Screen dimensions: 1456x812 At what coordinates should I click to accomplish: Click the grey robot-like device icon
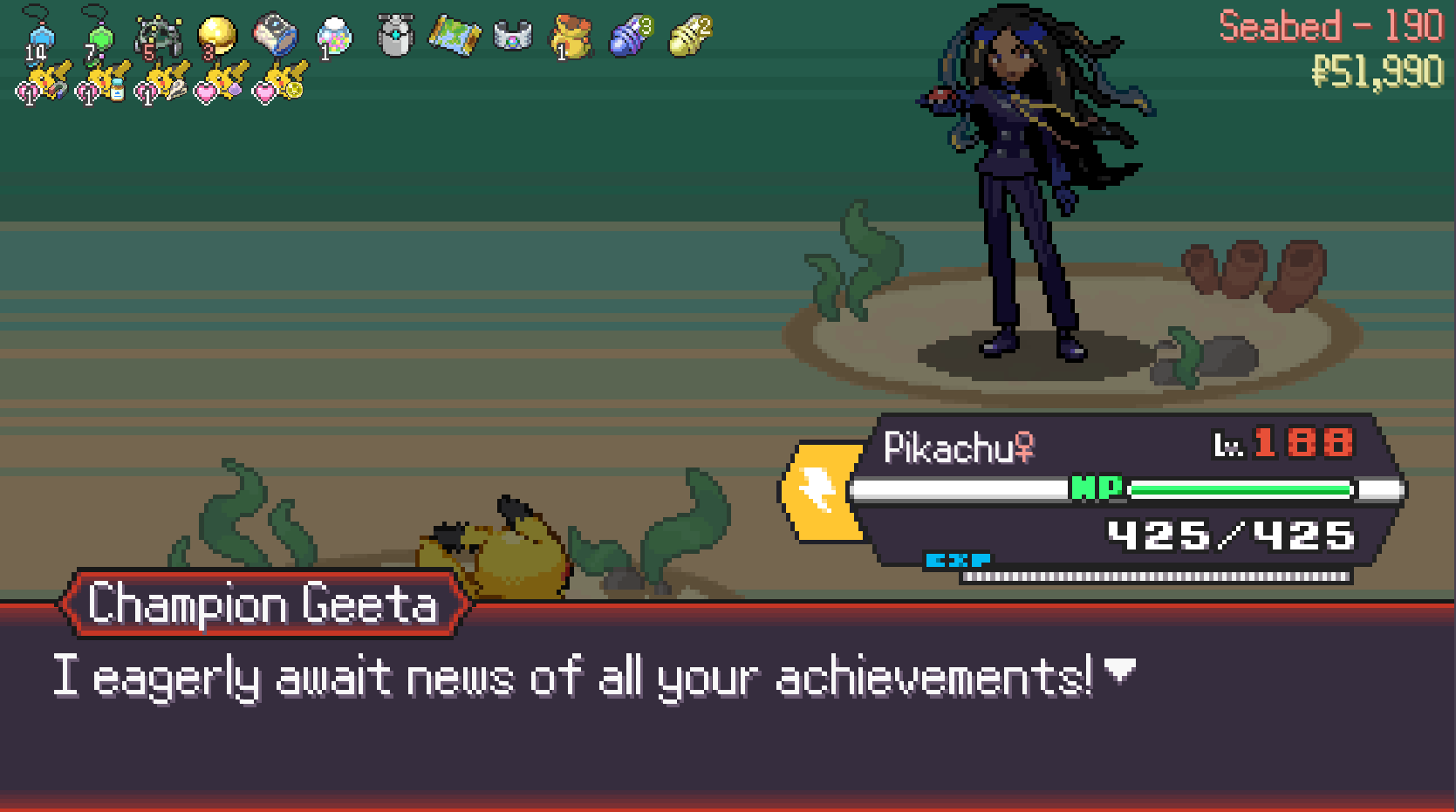(394, 37)
